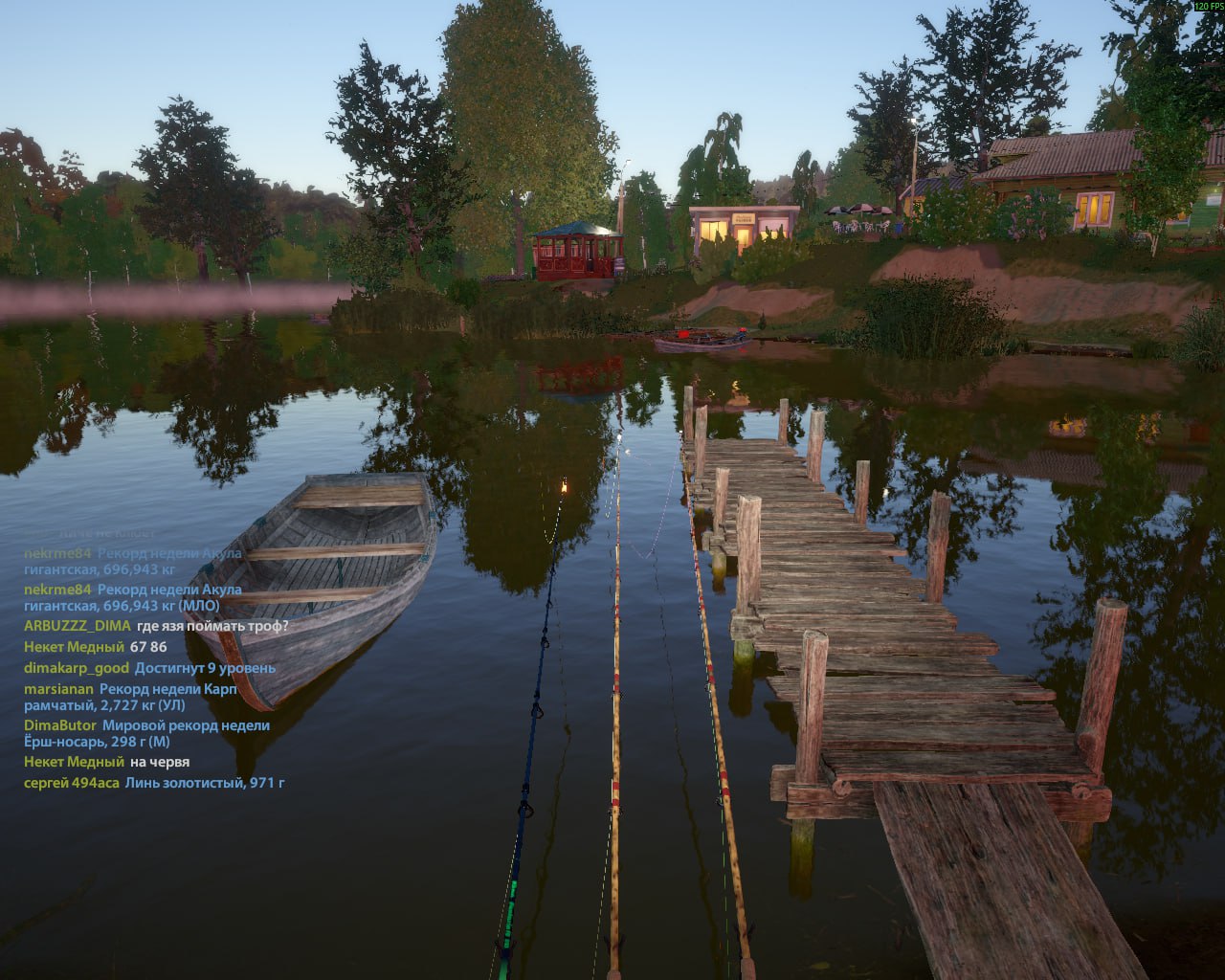Open marsianan's name in the chat feed
Screen dimensions: 1225x980
pos(59,689)
